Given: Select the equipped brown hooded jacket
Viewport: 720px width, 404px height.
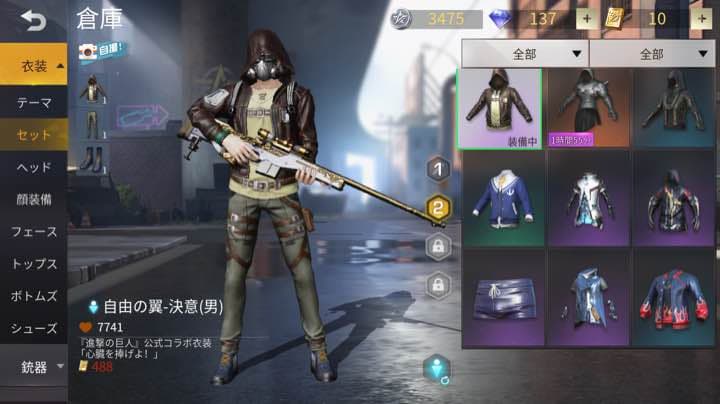Looking at the screenshot, I should pos(500,108).
